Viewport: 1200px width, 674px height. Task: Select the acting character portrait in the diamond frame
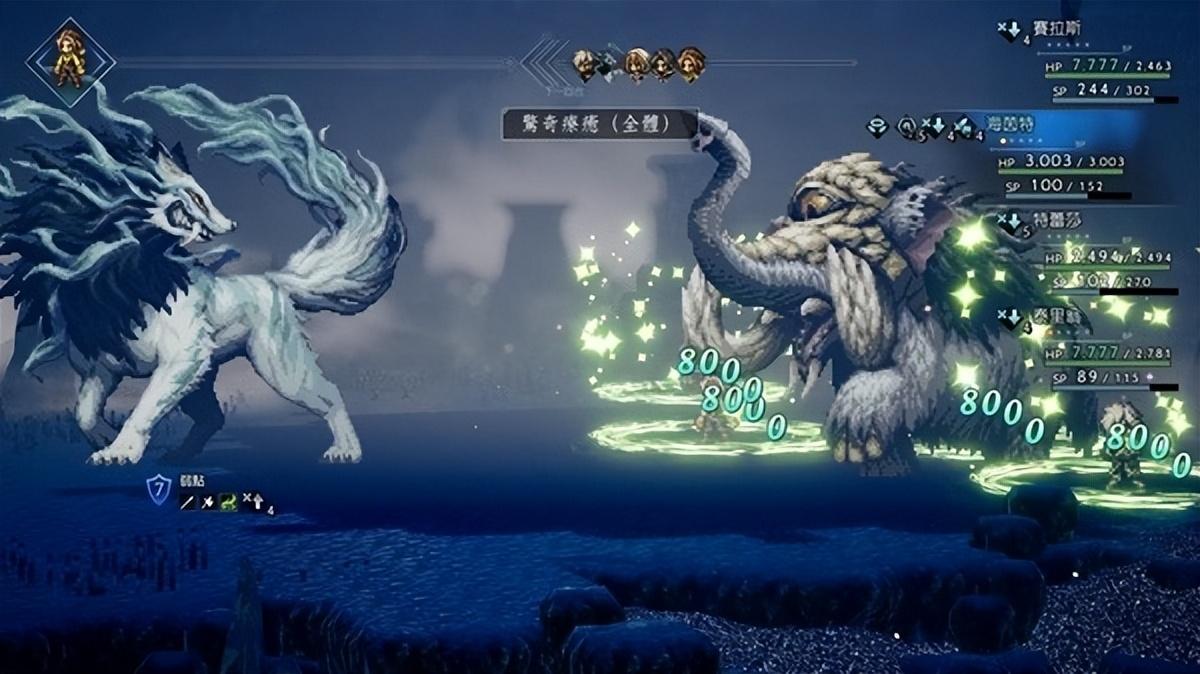click(x=69, y=58)
